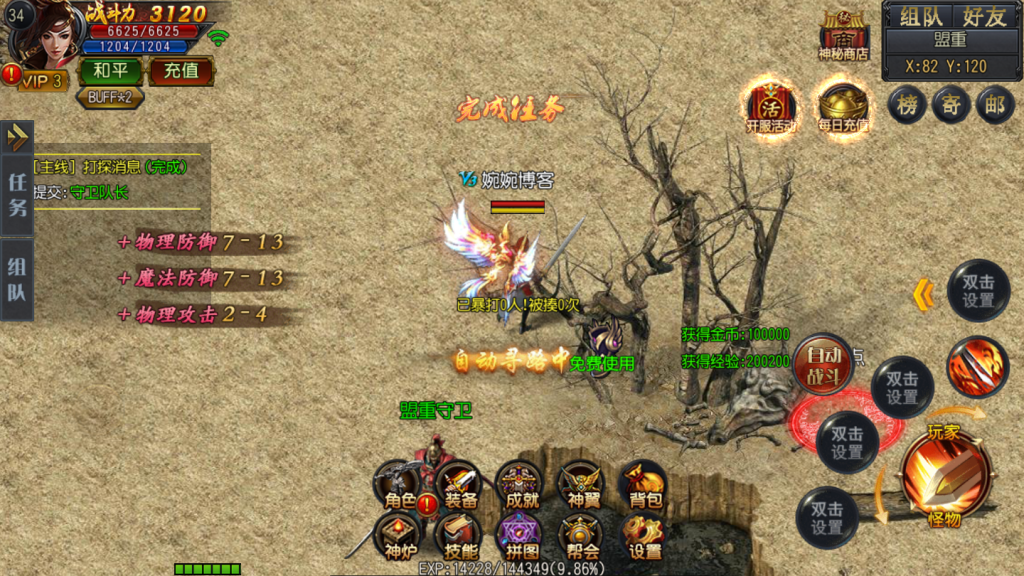Open the 背包 bag inventory
This screenshot has width=1024, height=576.
643,485
